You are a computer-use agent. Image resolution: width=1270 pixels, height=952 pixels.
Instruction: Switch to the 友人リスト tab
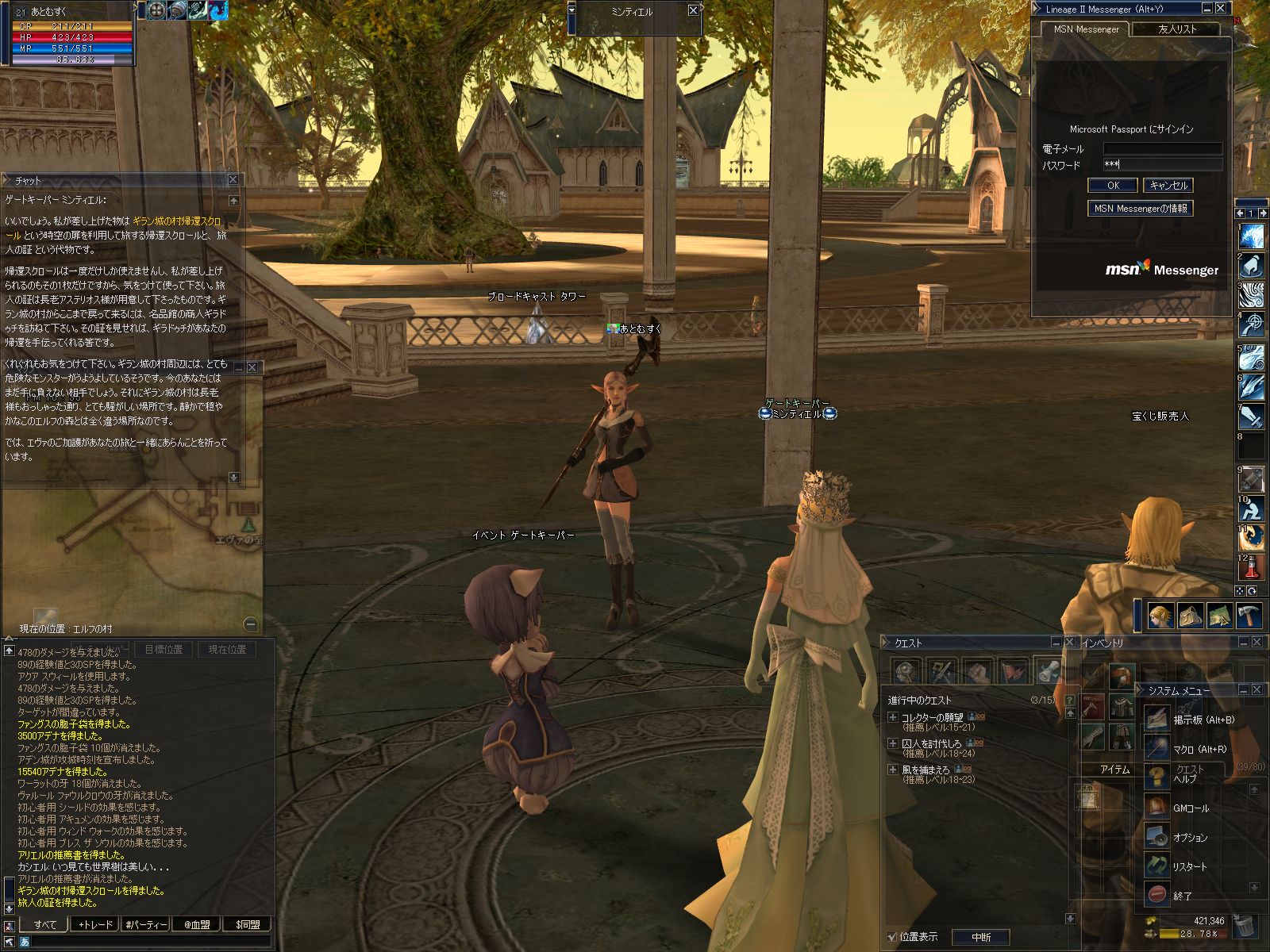point(1176,29)
